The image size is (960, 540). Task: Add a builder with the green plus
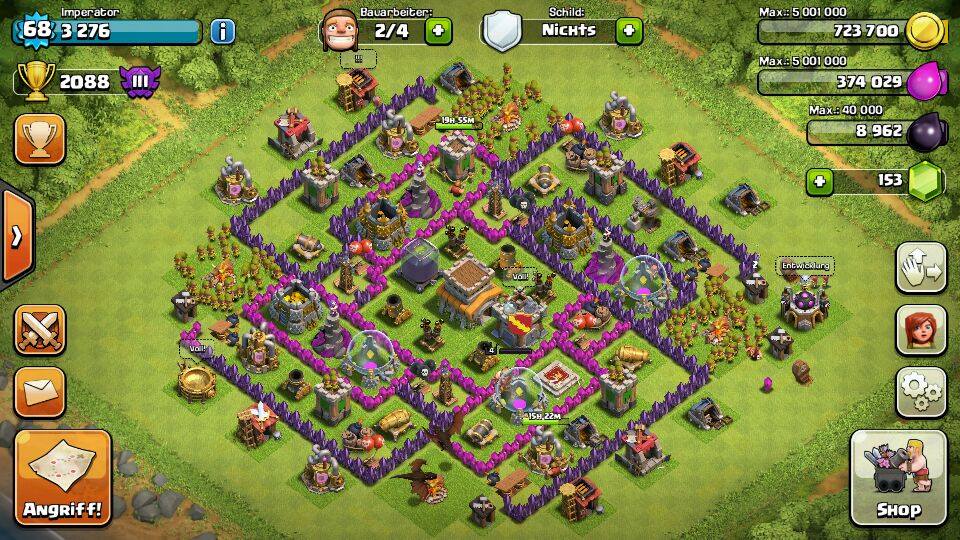(437, 30)
